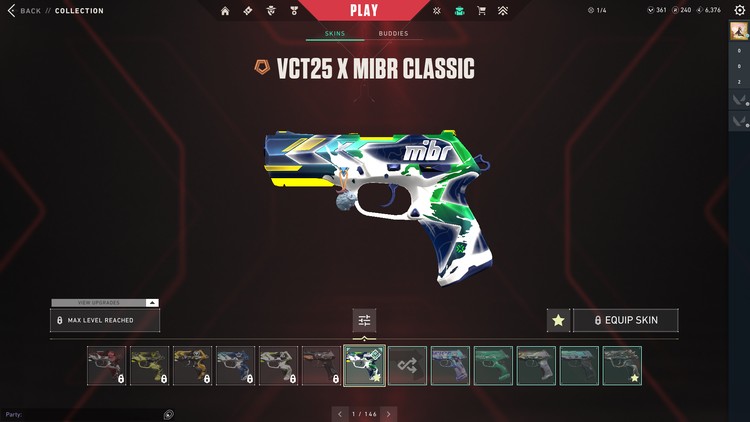Go to the next page of skins

pos(388,414)
